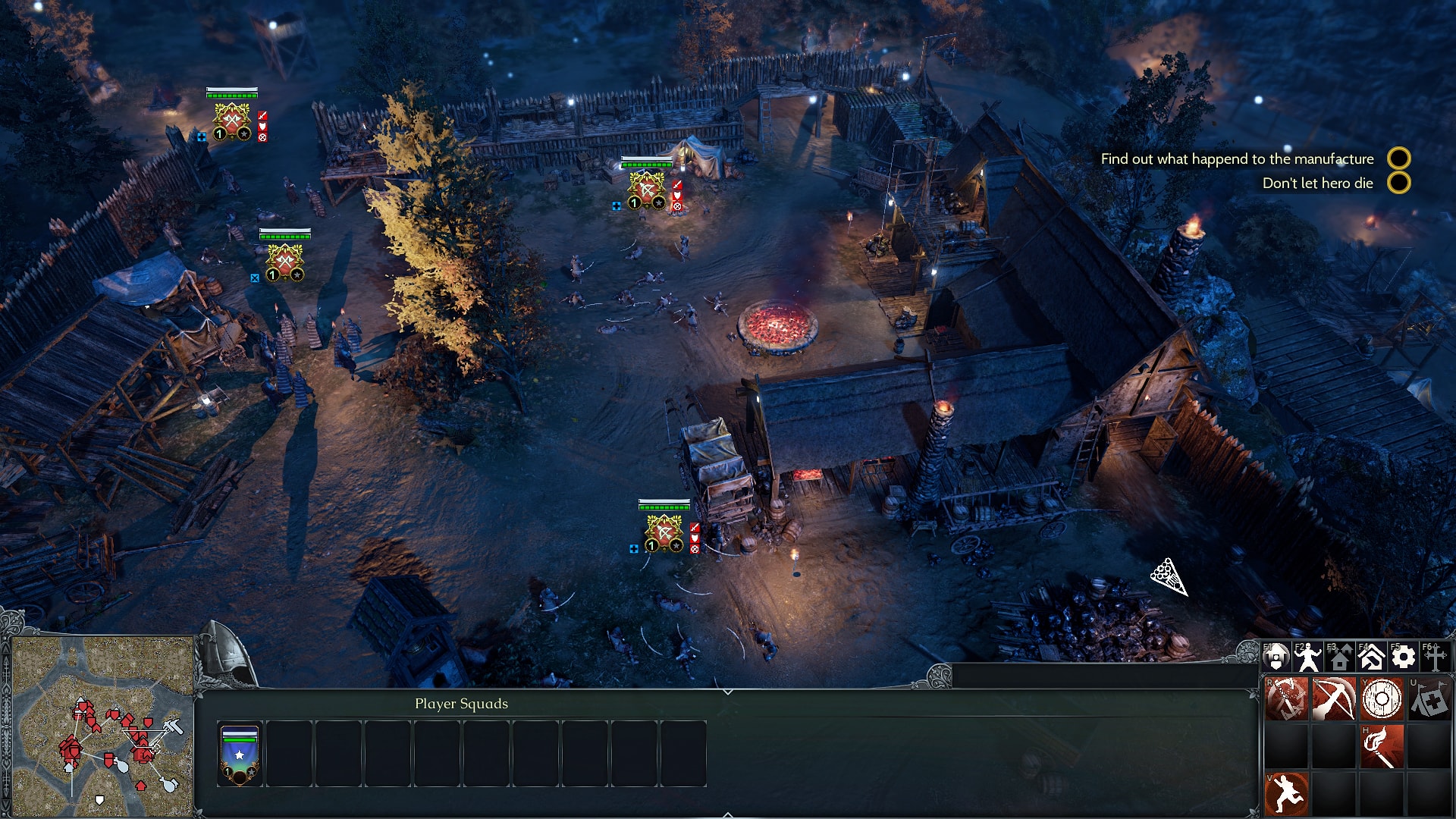The width and height of the screenshot is (1456, 819).
Task: Click the F6 cross icon
Action: 1436,657
